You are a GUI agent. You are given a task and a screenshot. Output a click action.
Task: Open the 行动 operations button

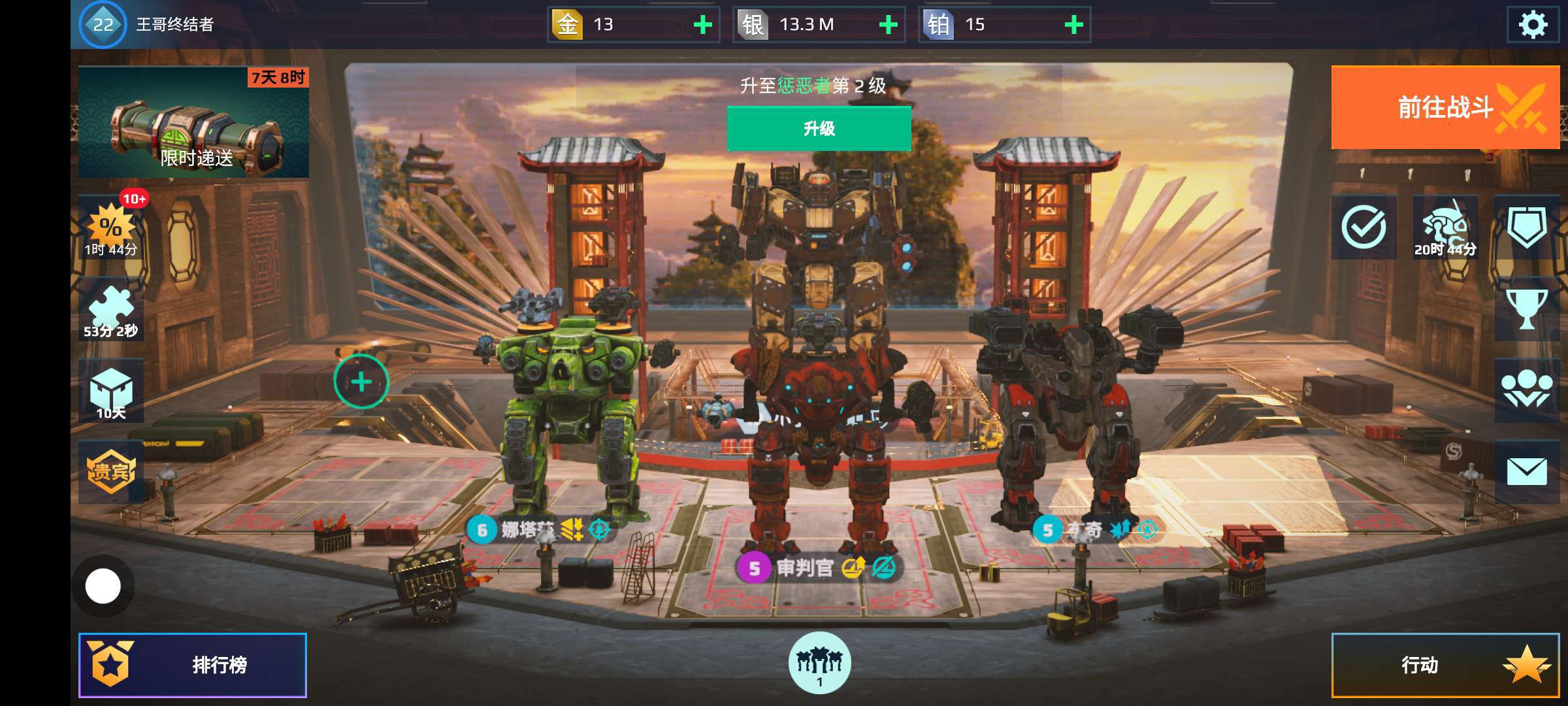click(x=1445, y=665)
